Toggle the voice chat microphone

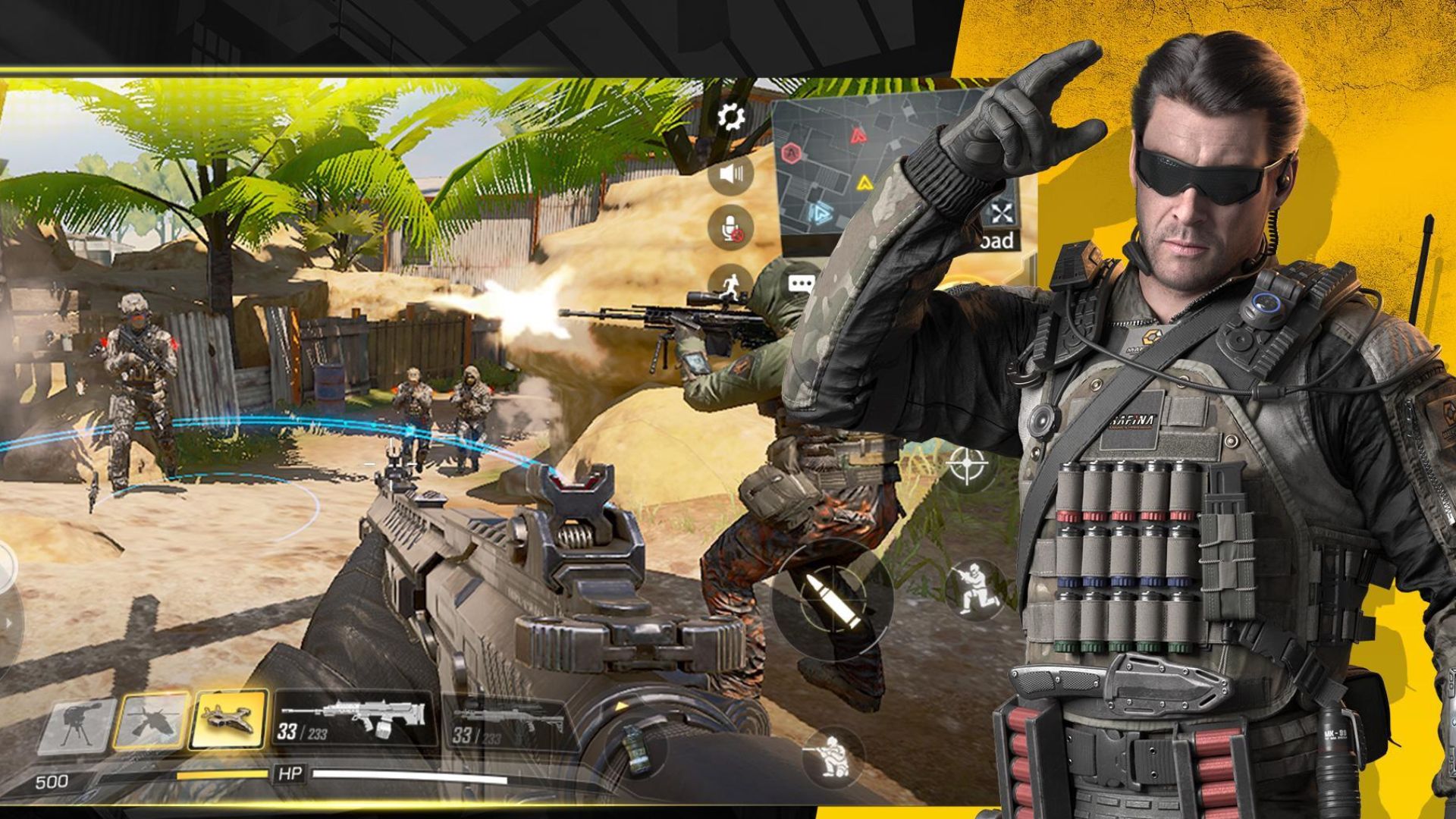[730, 224]
